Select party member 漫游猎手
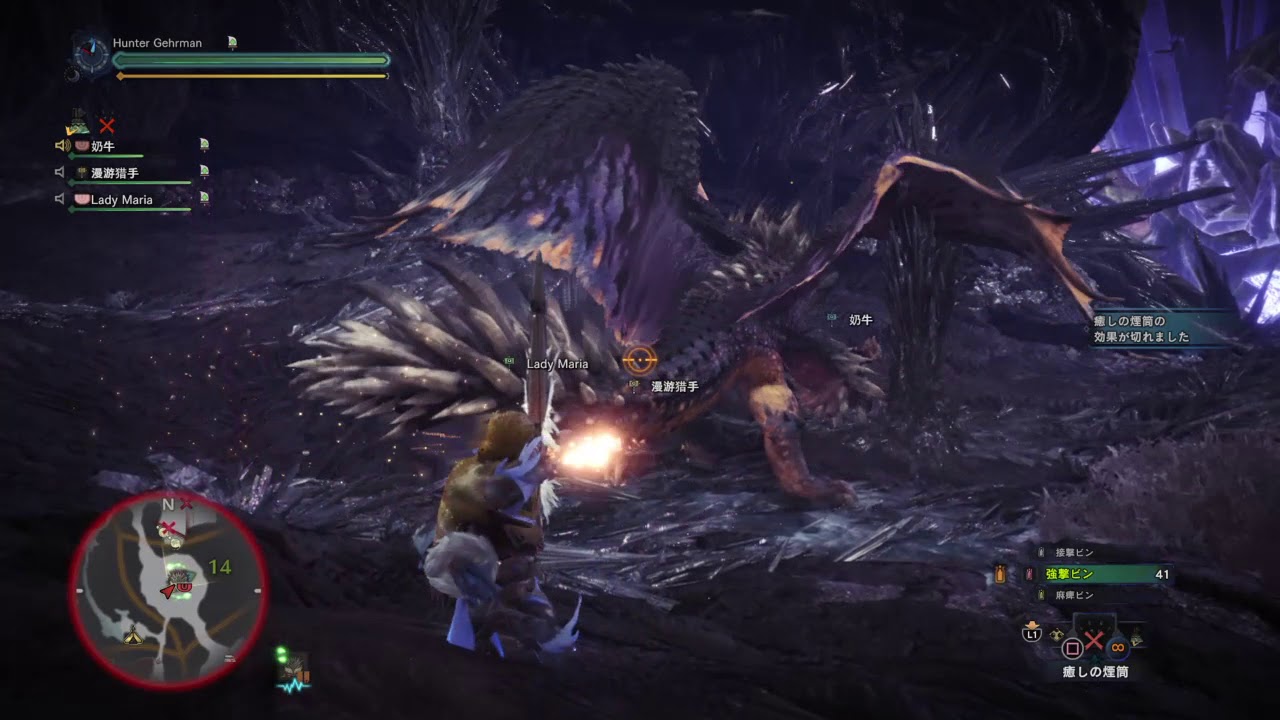1280x720 pixels. coord(115,173)
